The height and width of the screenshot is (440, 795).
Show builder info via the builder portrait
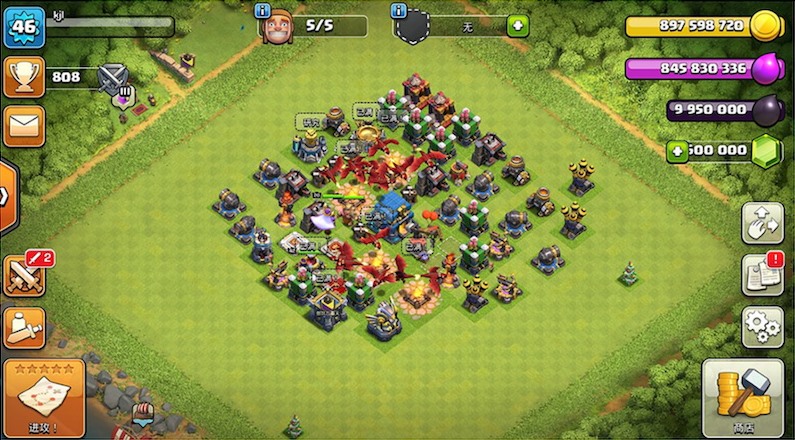point(277,26)
